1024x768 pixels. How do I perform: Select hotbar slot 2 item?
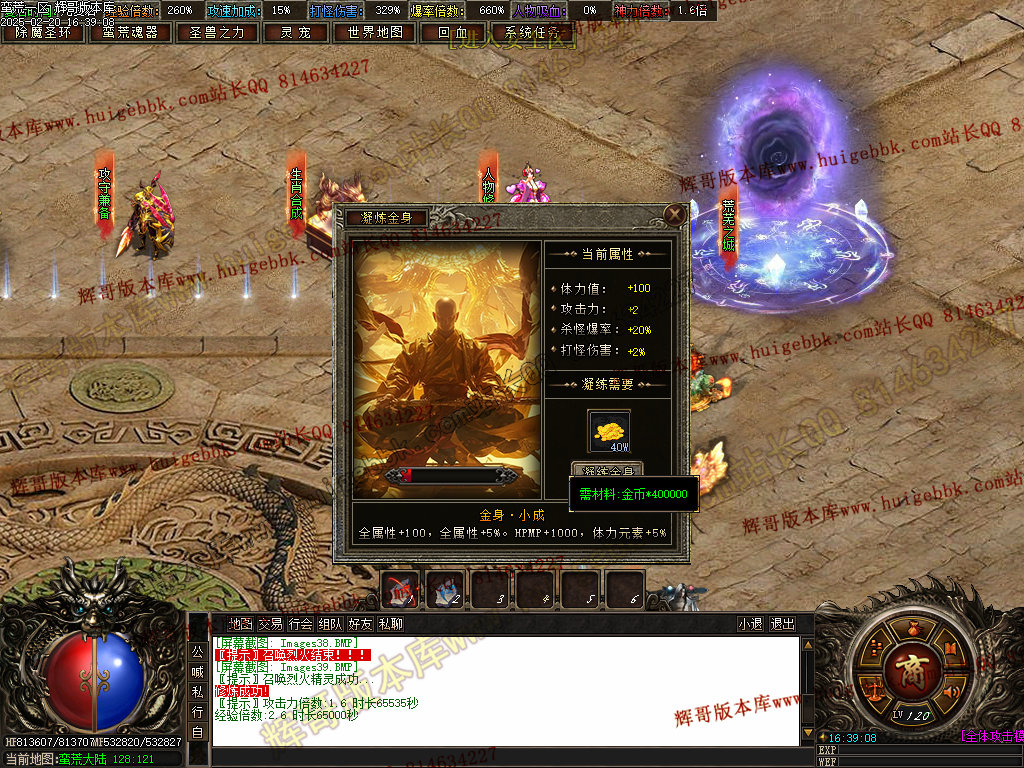pos(445,589)
